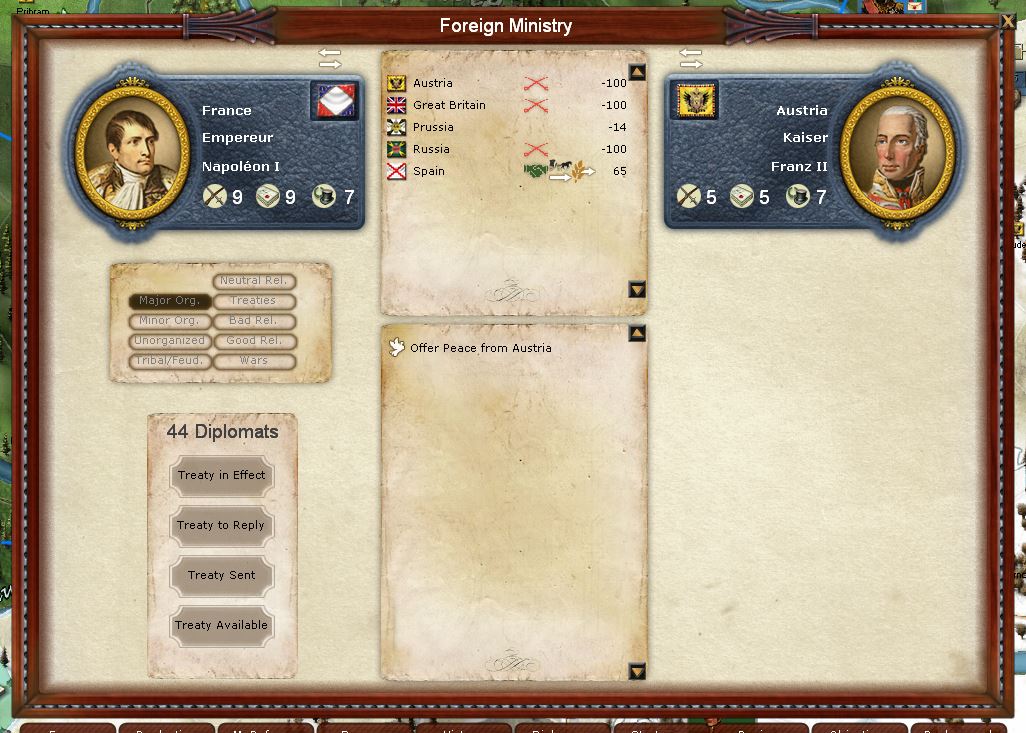Toggle the Wars filter
The height and width of the screenshot is (733, 1026).
254,361
